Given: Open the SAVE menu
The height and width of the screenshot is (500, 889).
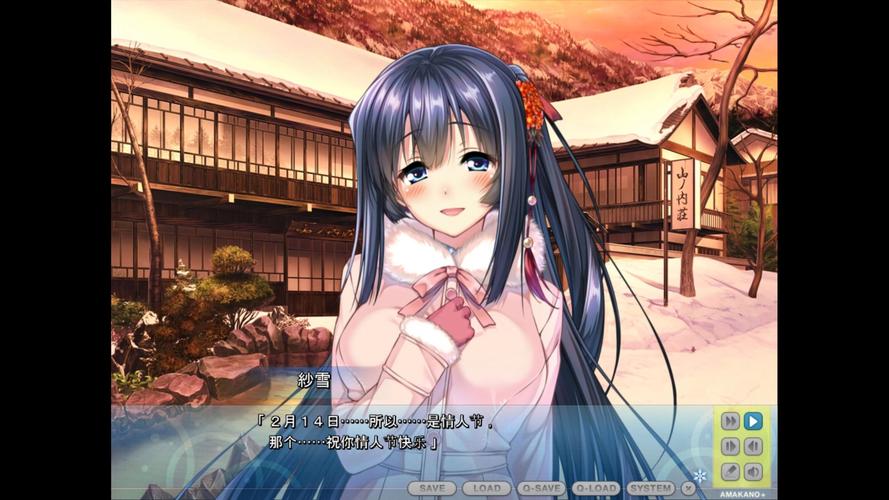Looking at the screenshot, I should click(x=432, y=488).
